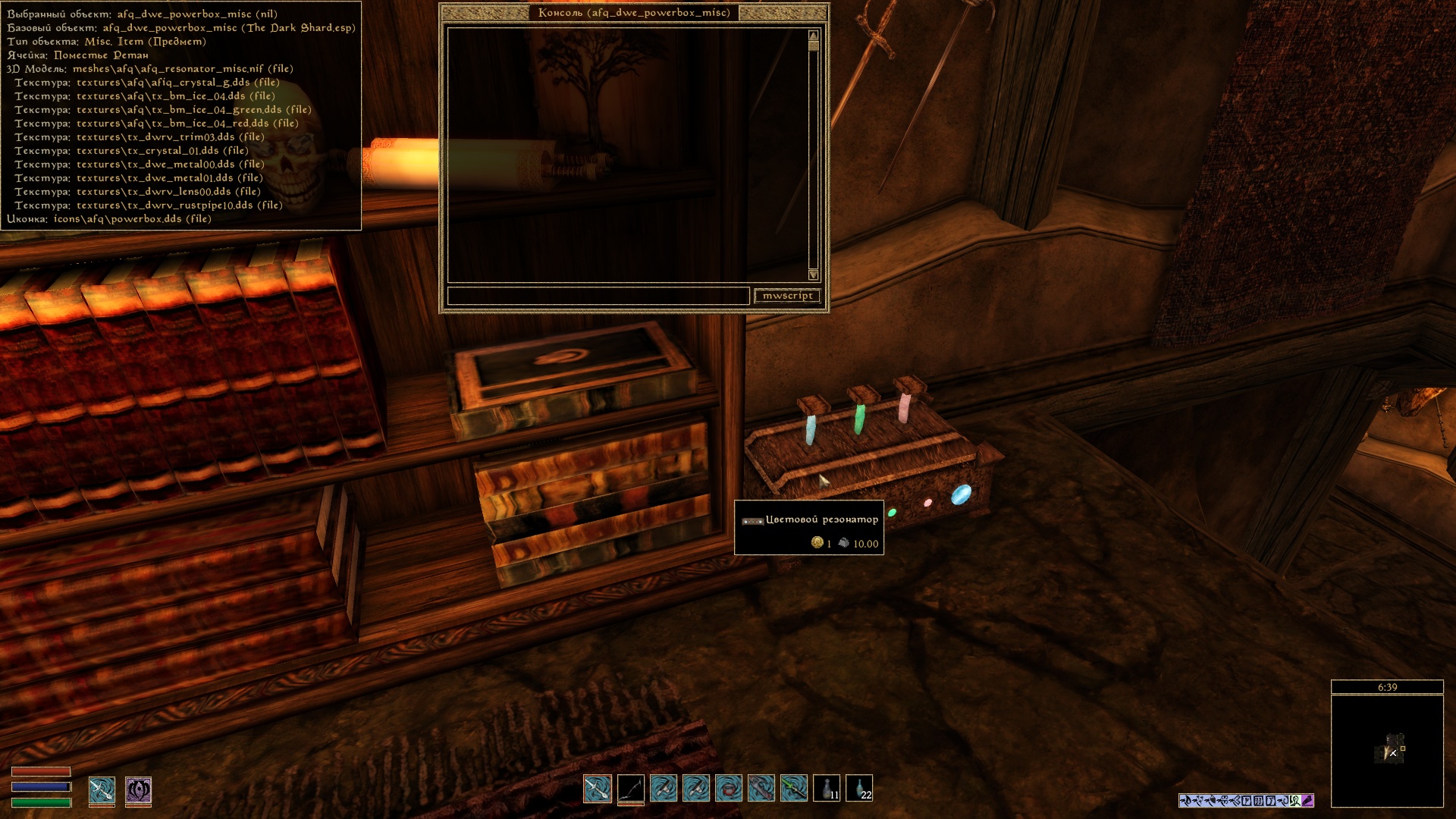The height and width of the screenshot is (819, 1456).
Task: Click the active magic effects bar
Action: click(1246, 800)
